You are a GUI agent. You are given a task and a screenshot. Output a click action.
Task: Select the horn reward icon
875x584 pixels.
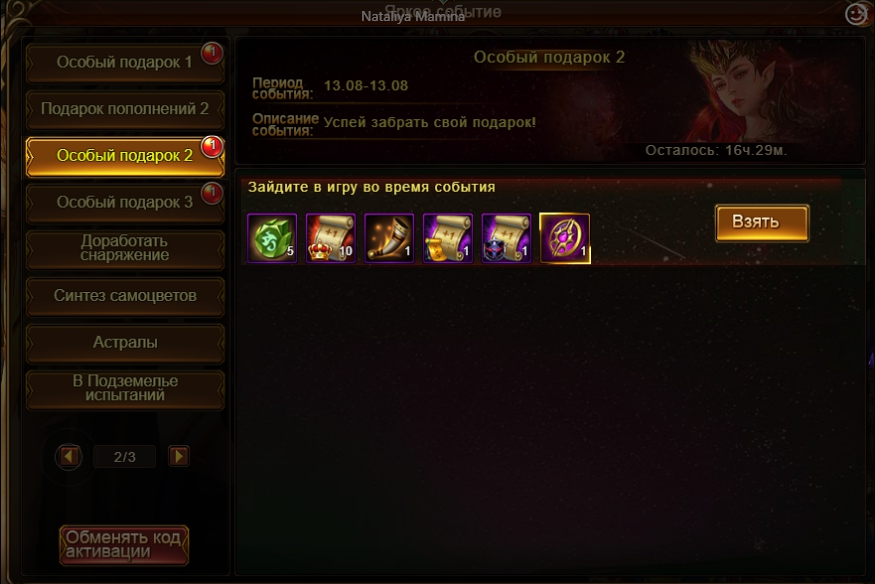(x=389, y=238)
